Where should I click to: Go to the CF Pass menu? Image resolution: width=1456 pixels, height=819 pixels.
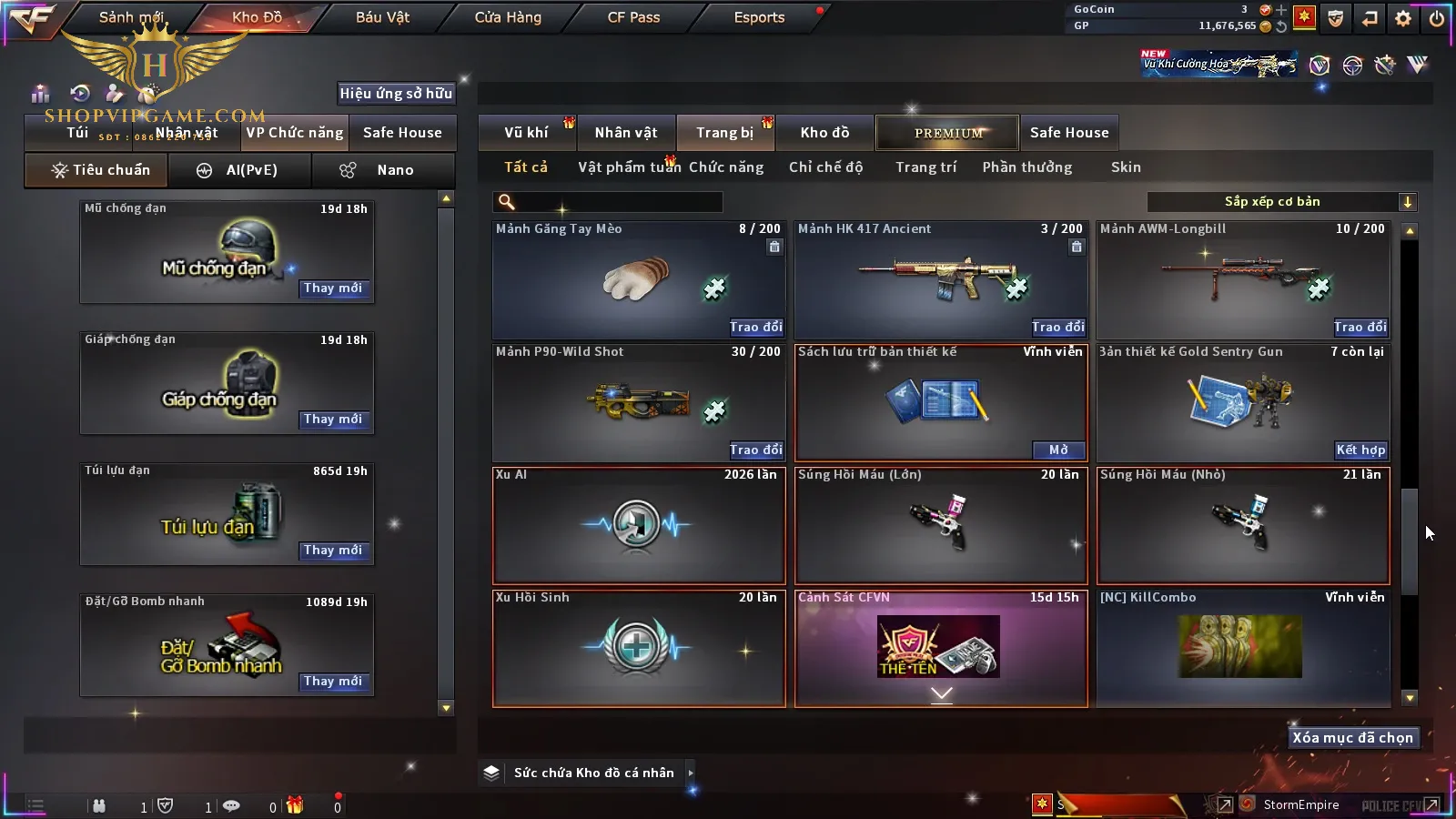pos(633,17)
